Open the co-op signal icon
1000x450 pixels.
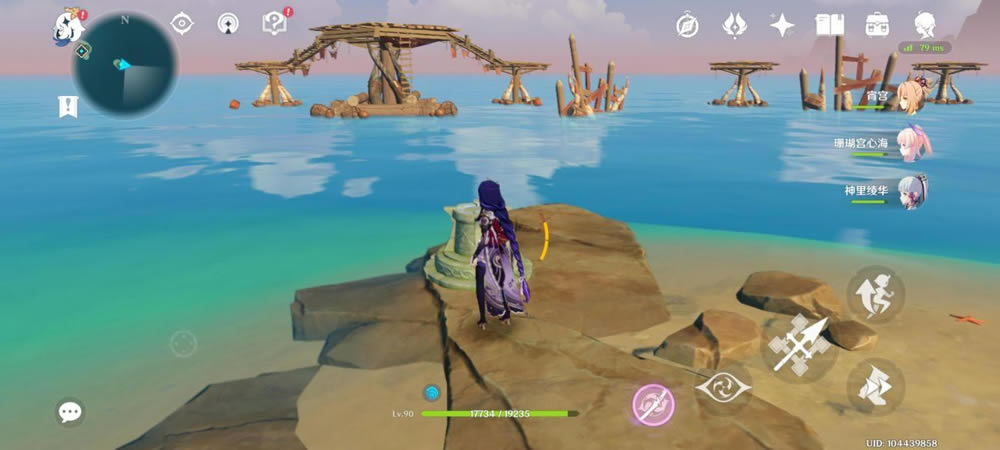pyautogui.click(x=228, y=23)
